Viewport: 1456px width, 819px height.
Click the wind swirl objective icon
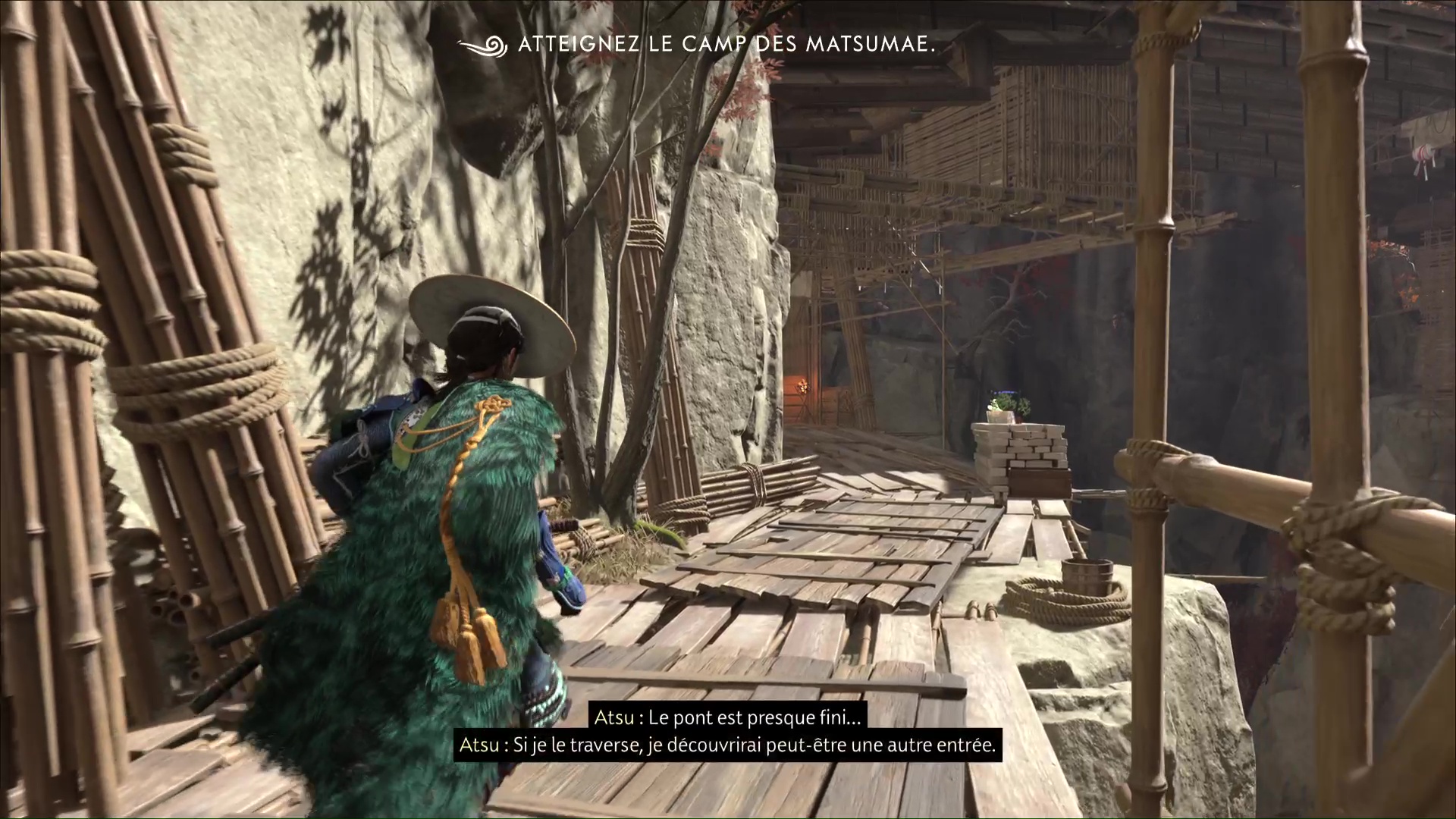coord(483,45)
